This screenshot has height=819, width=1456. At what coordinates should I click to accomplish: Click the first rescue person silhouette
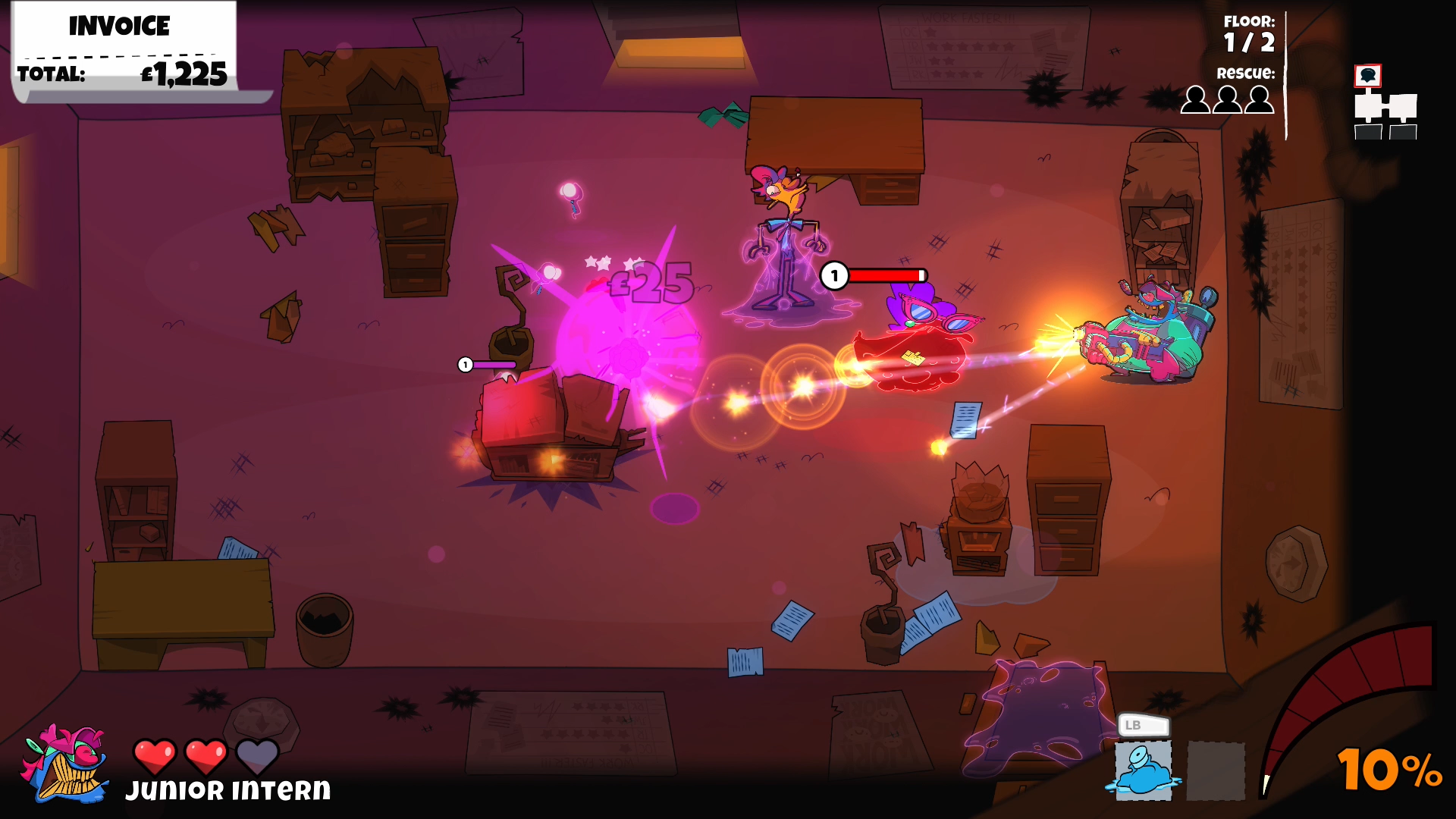click(1197, 99)
